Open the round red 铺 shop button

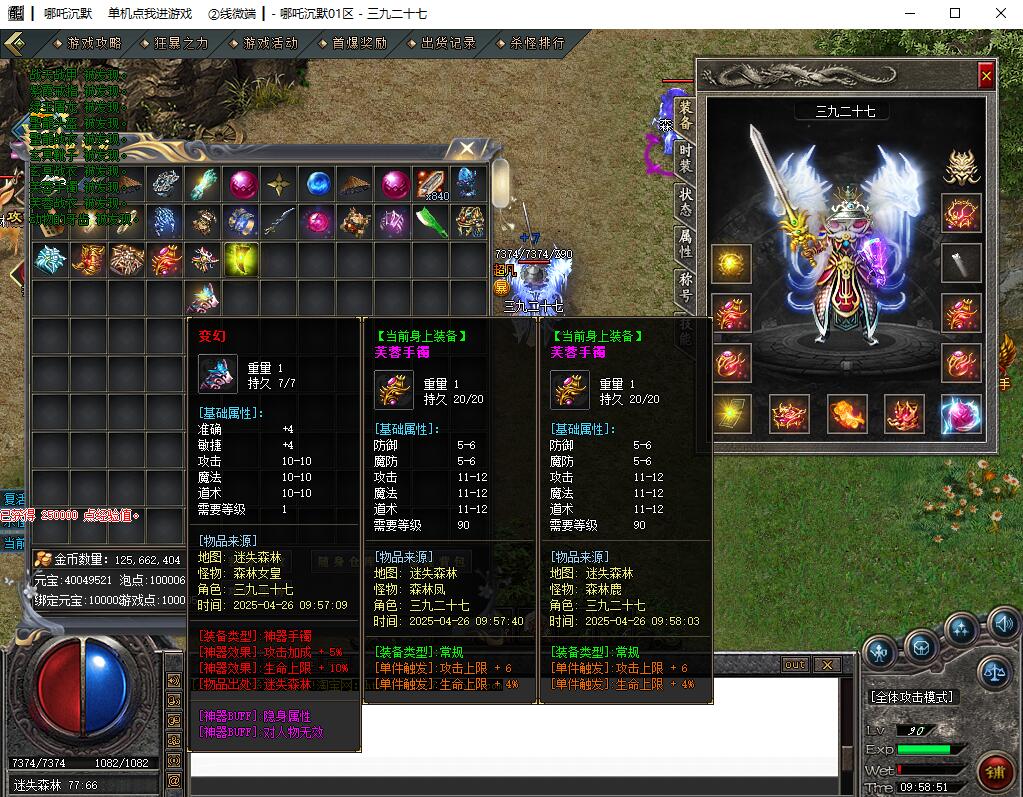(x=995, y=771)
